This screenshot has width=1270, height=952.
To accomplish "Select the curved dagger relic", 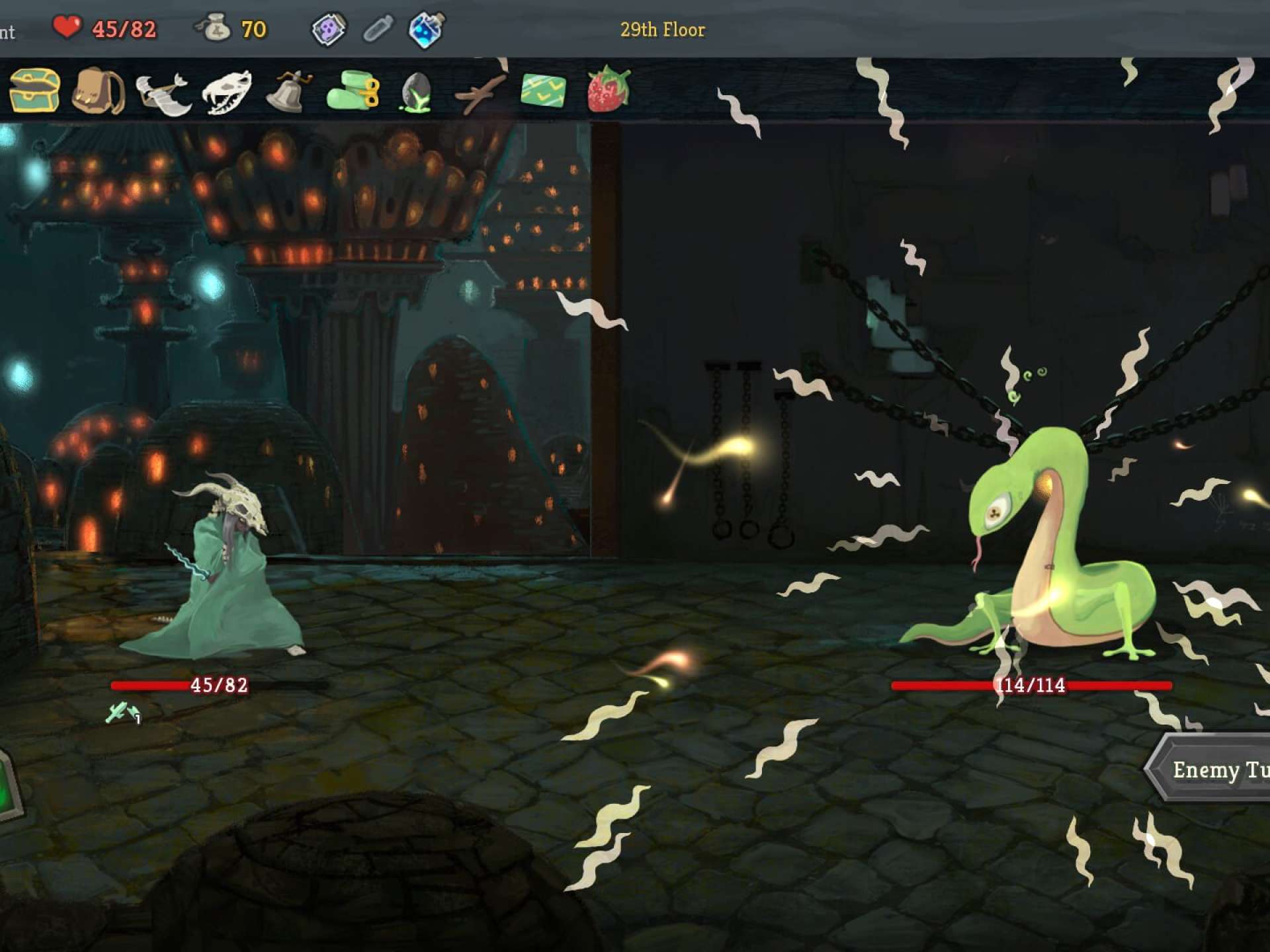I will click(163, 92).
